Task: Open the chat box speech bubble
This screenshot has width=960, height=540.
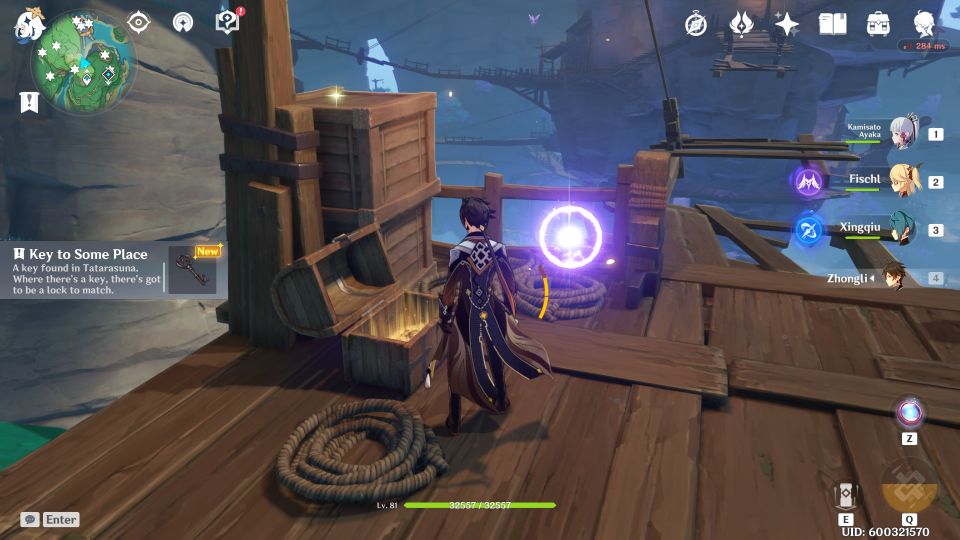Action: [30, 520]
